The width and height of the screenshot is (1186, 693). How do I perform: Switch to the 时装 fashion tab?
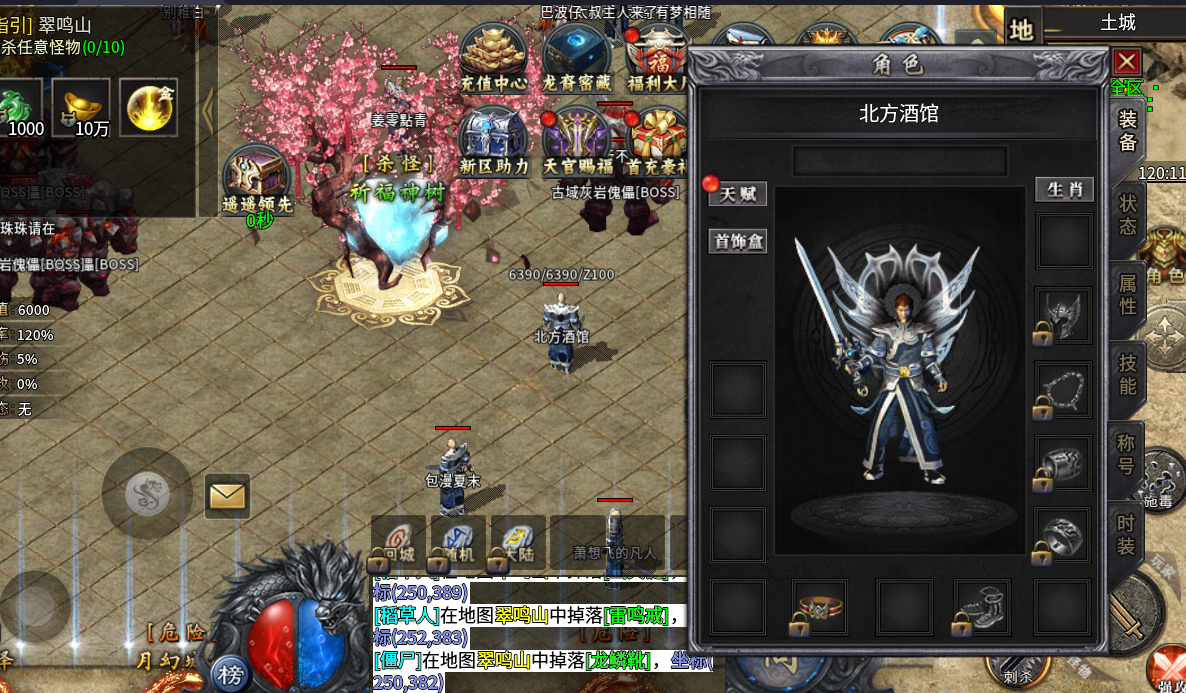[x=1127, y=534]
